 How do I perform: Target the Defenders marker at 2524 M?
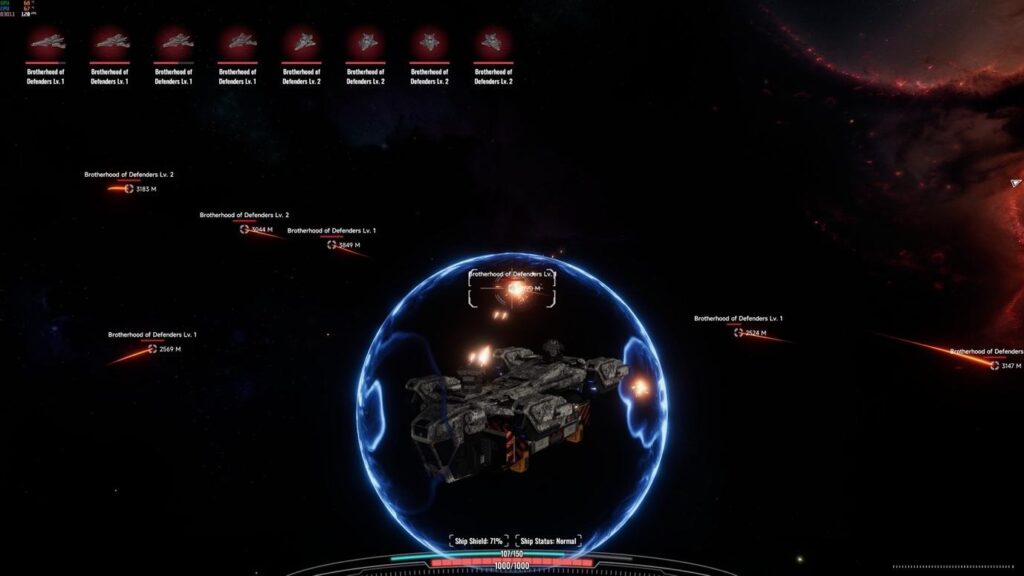click(739, 332)
